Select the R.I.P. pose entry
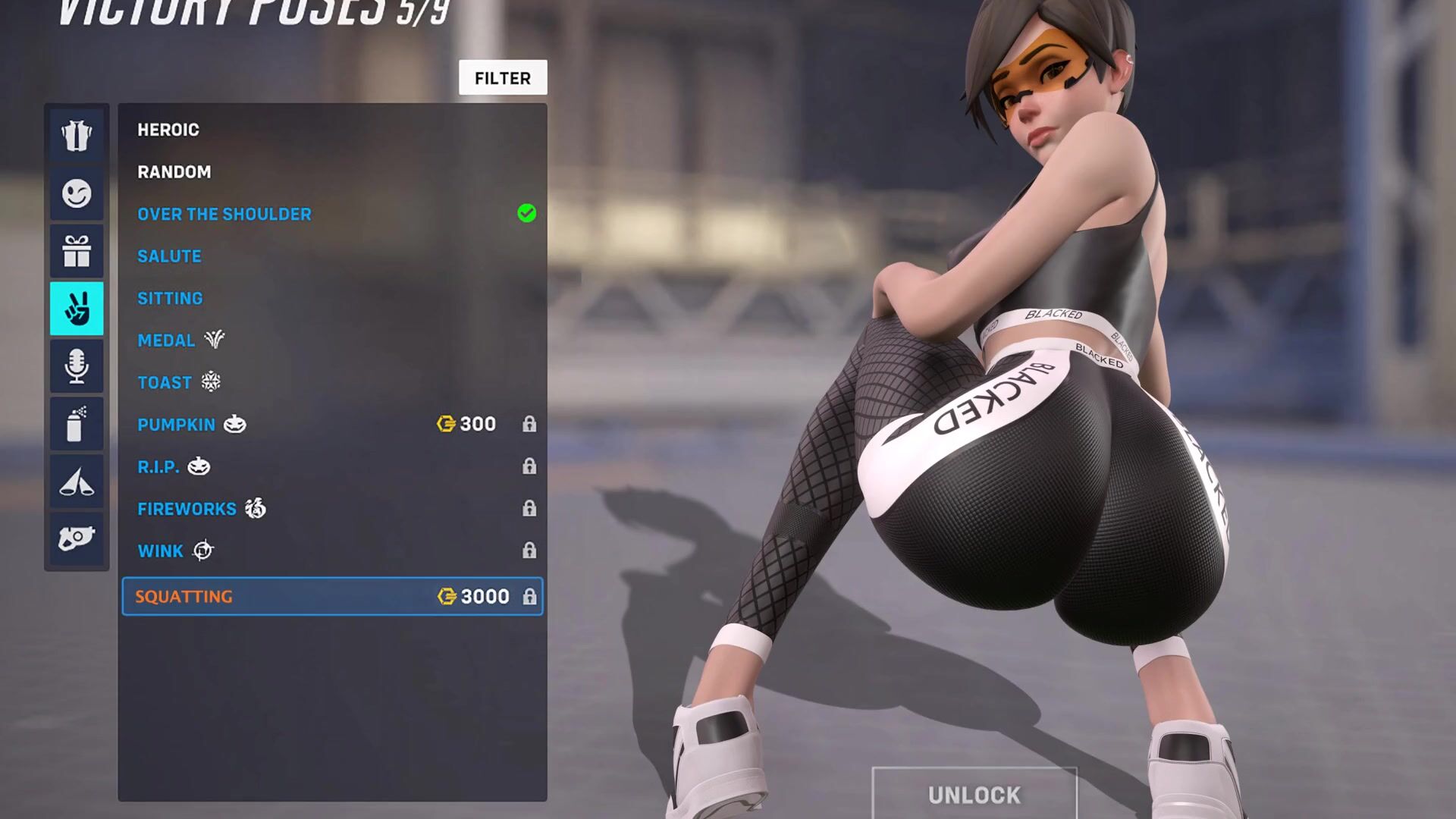This screenshot has width=1456, height=819. click(158, 467)
